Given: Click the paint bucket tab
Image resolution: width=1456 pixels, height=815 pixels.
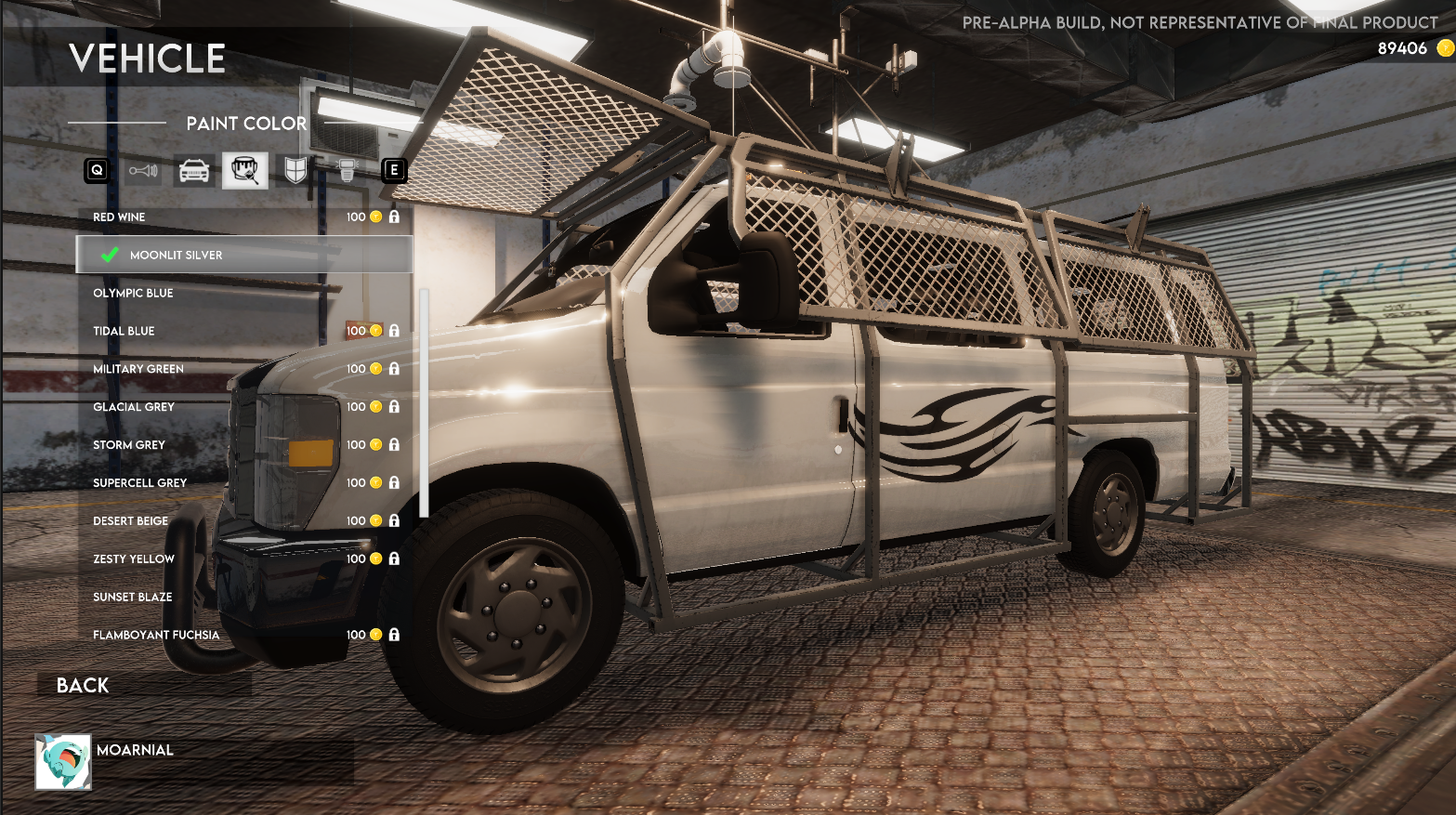Looking at the screenshot, I should [245, 171].
